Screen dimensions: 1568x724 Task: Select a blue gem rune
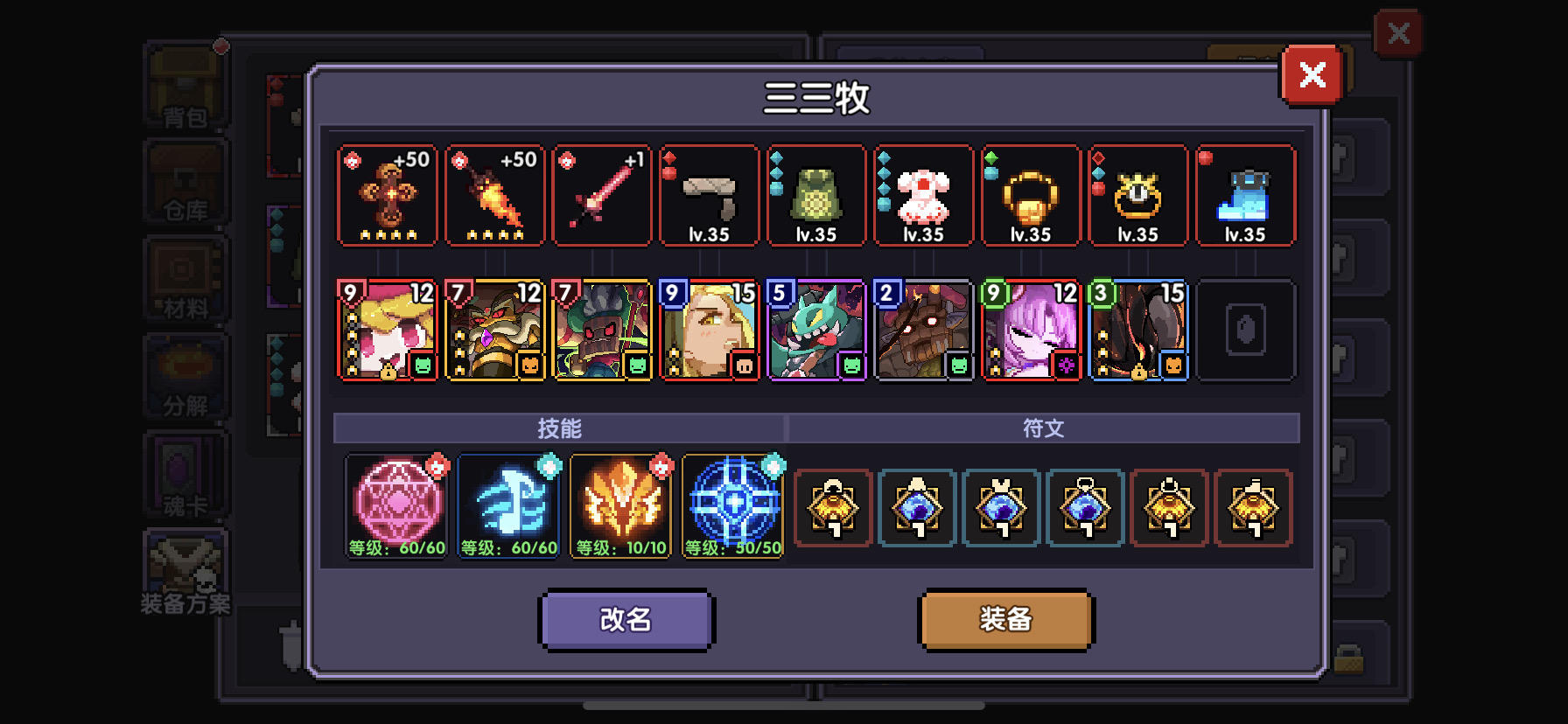click(x=916, y=510)
